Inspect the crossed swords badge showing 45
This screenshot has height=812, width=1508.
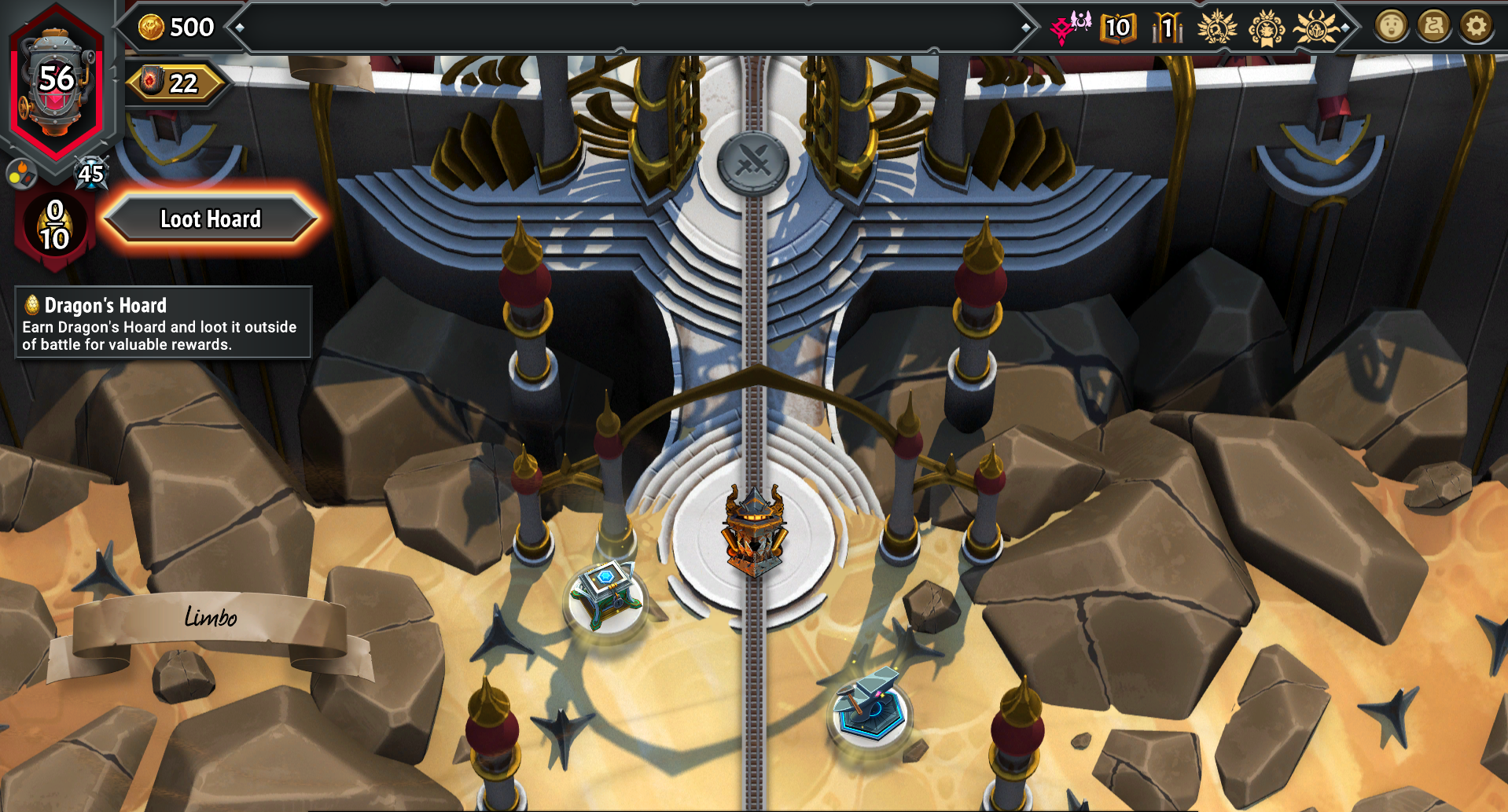coord(90,172)
